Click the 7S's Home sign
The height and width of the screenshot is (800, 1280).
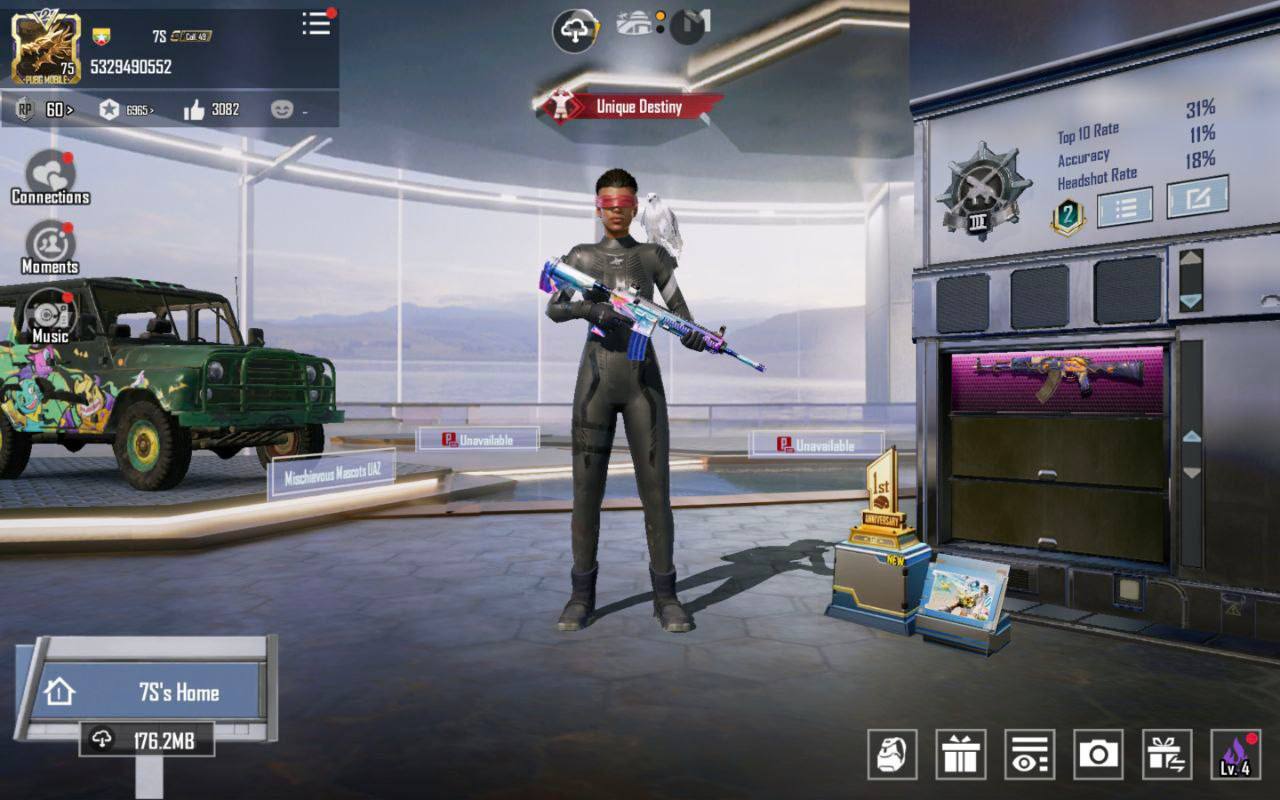(150, 691)
